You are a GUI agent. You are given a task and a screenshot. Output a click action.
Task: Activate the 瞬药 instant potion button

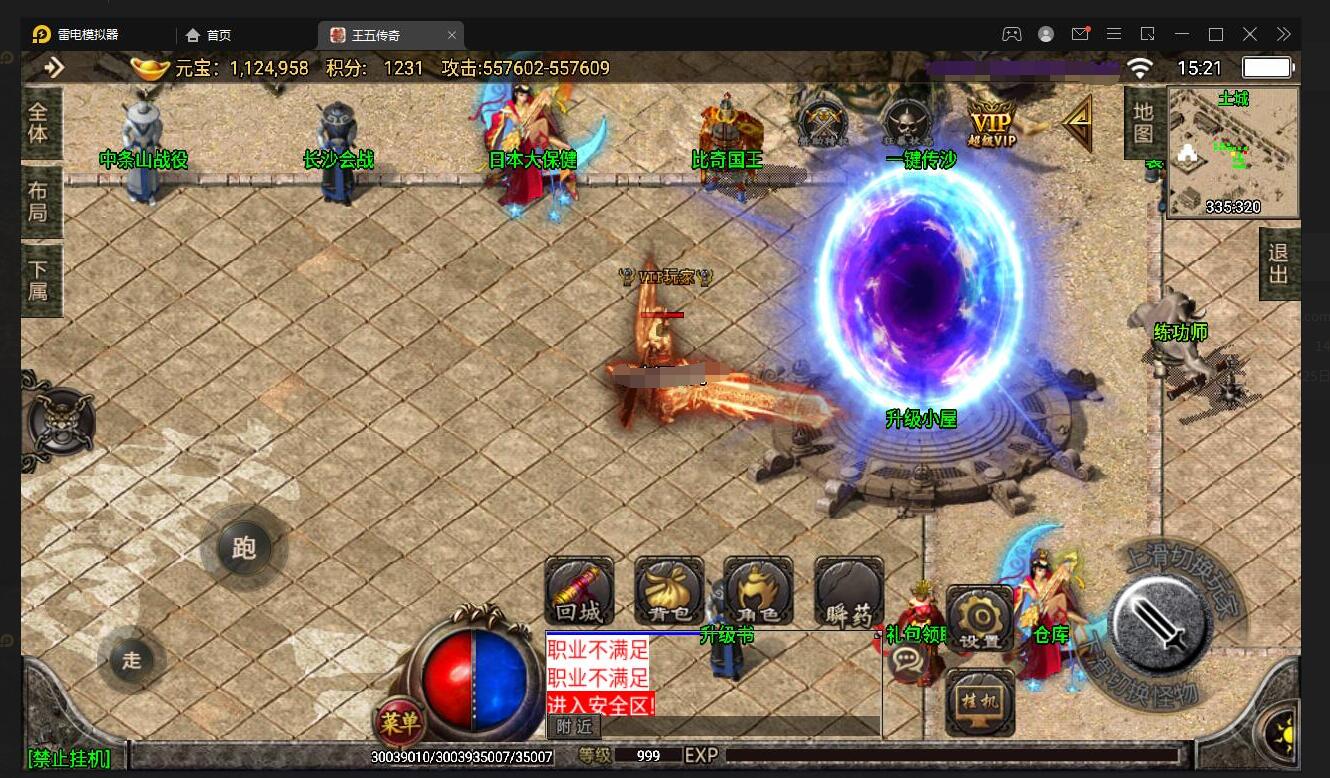[849, 591]
